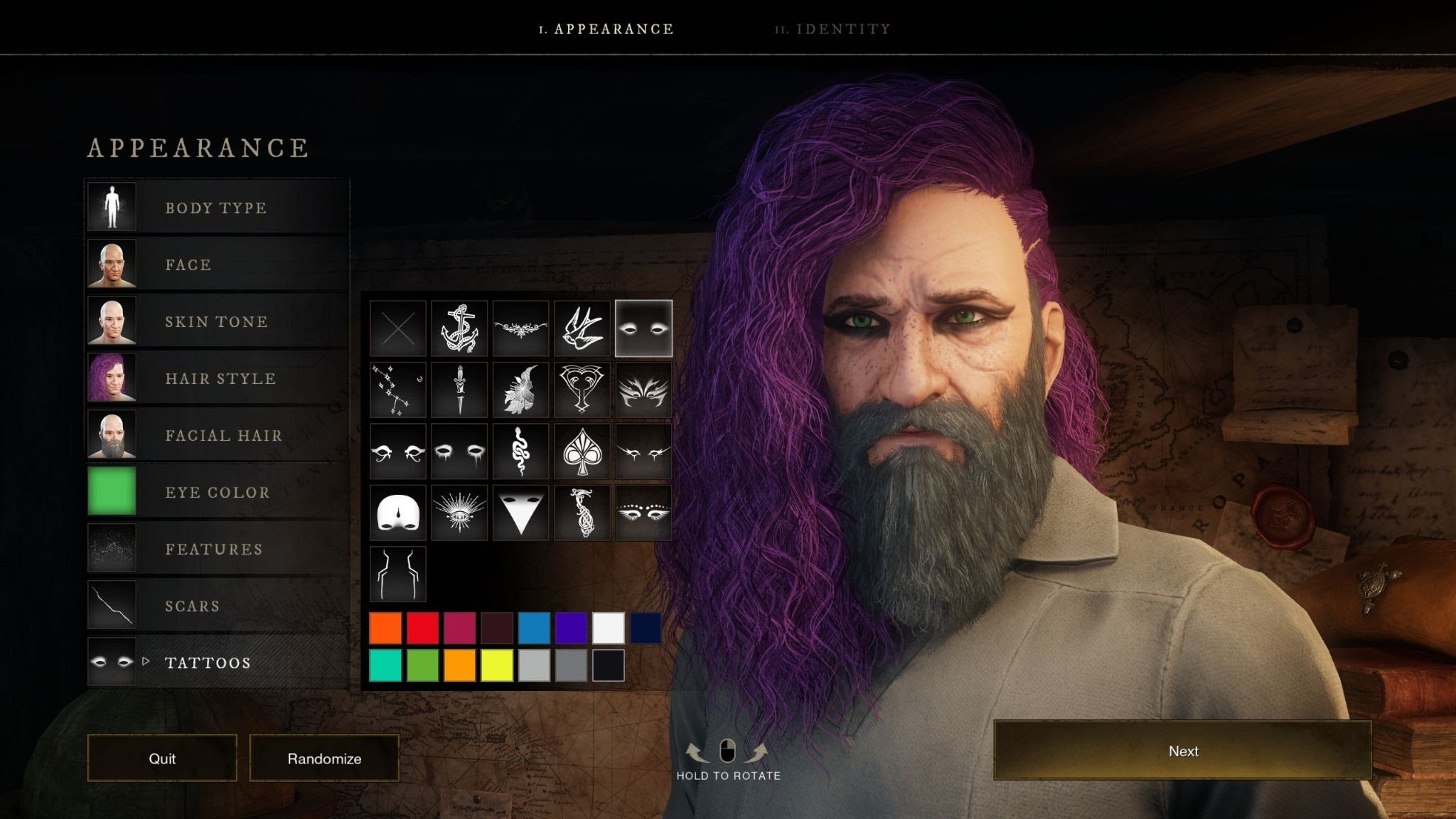Pick the spade tattoo design

click(582, 451)
